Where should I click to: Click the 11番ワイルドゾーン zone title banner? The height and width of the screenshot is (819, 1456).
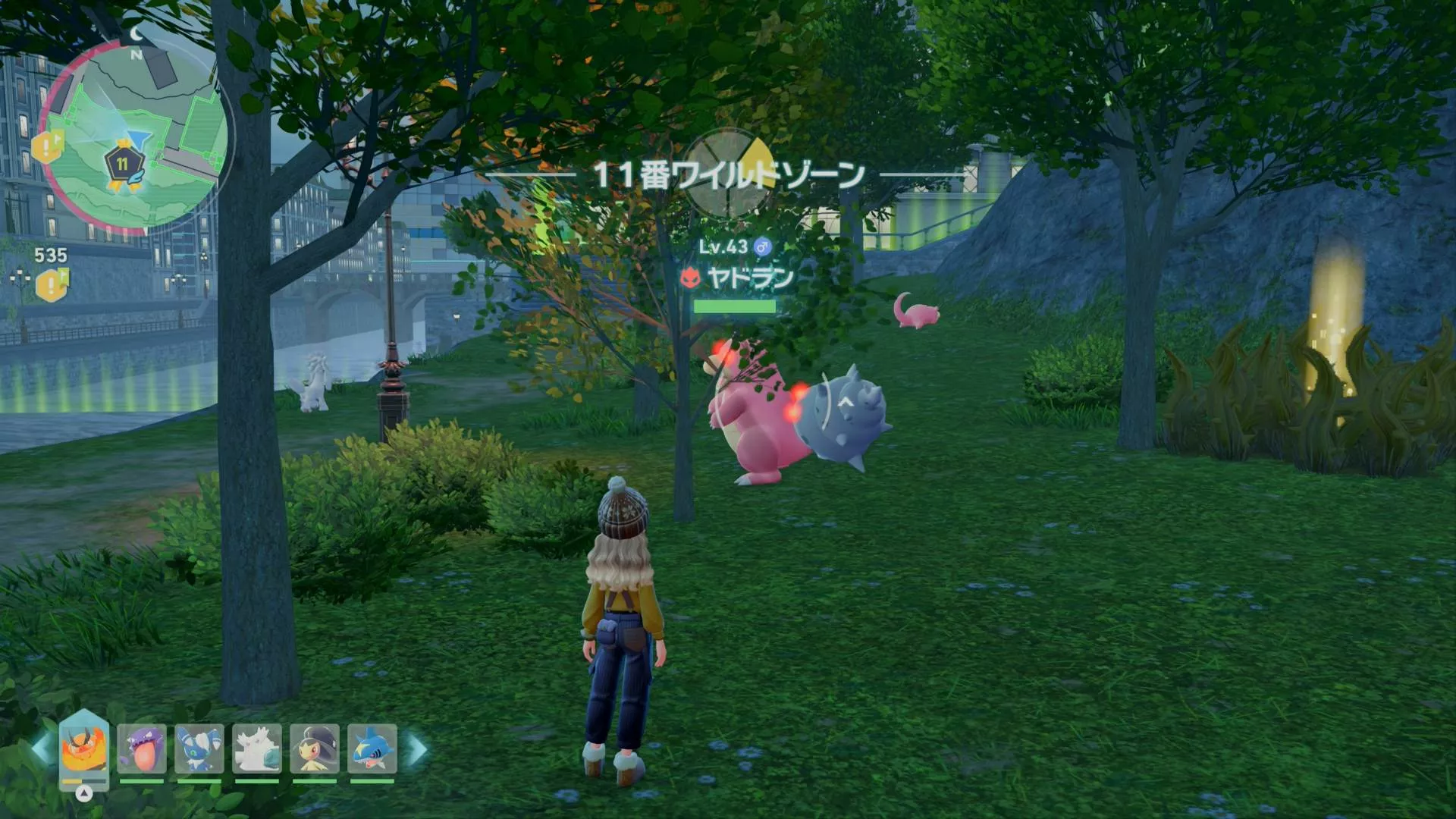729,173
